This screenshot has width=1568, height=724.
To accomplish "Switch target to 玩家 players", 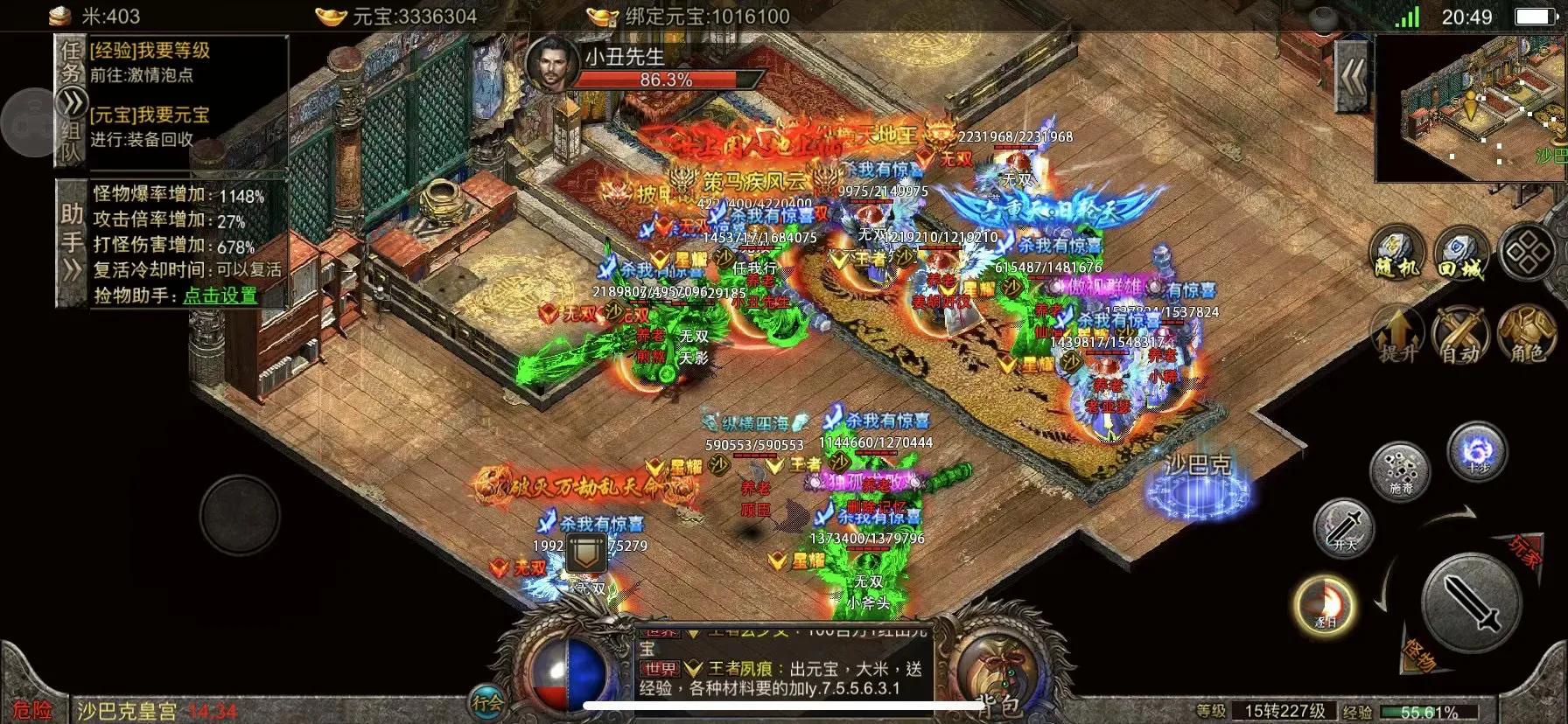I will [x=1524, y=552].
